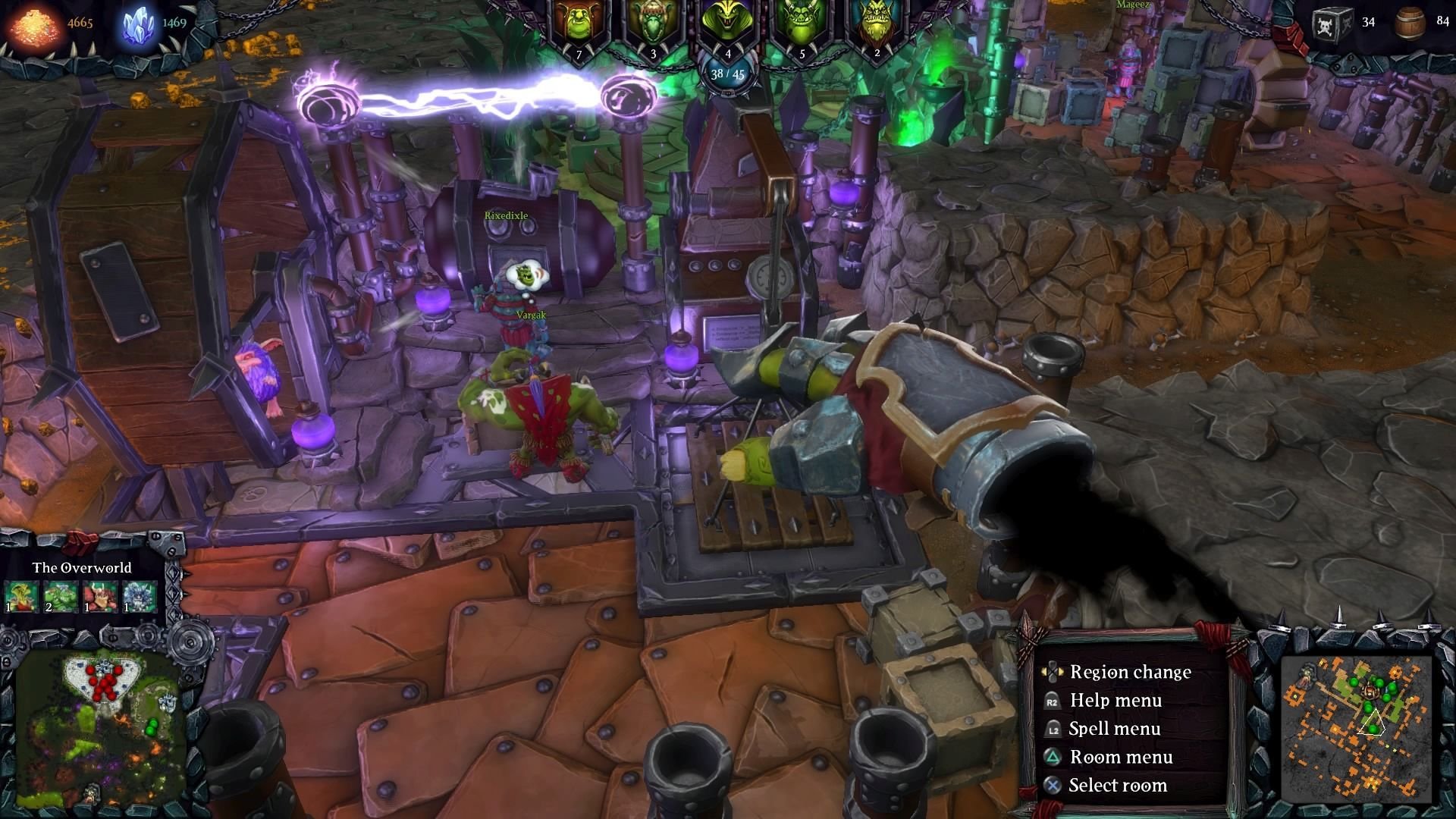Select the horned red unit in Overworld panel
Image resolution: width=1456 pixels, height=819 pixels.
pos(99,597)
